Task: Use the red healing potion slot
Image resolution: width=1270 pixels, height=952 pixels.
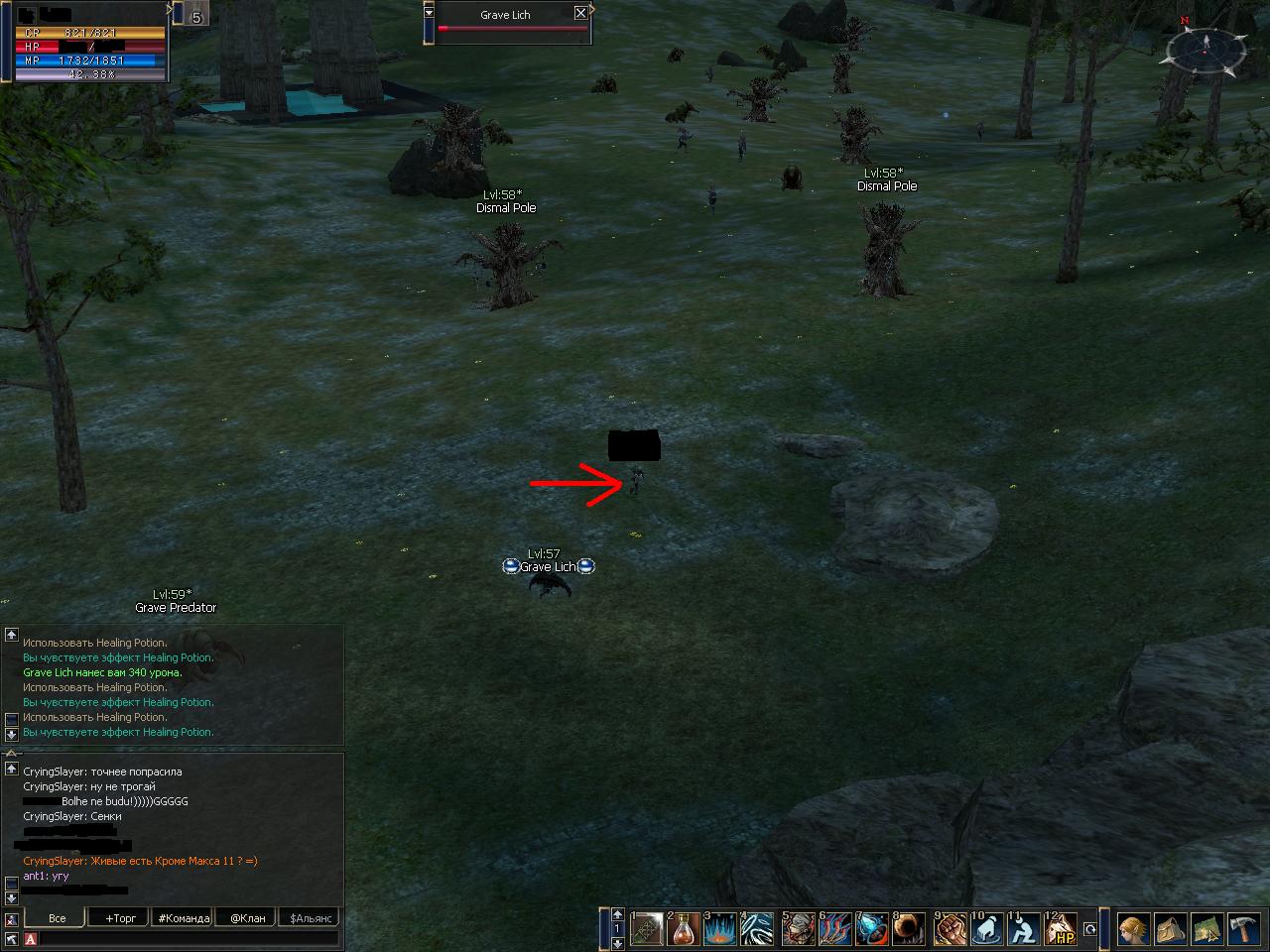Action: 684,929
